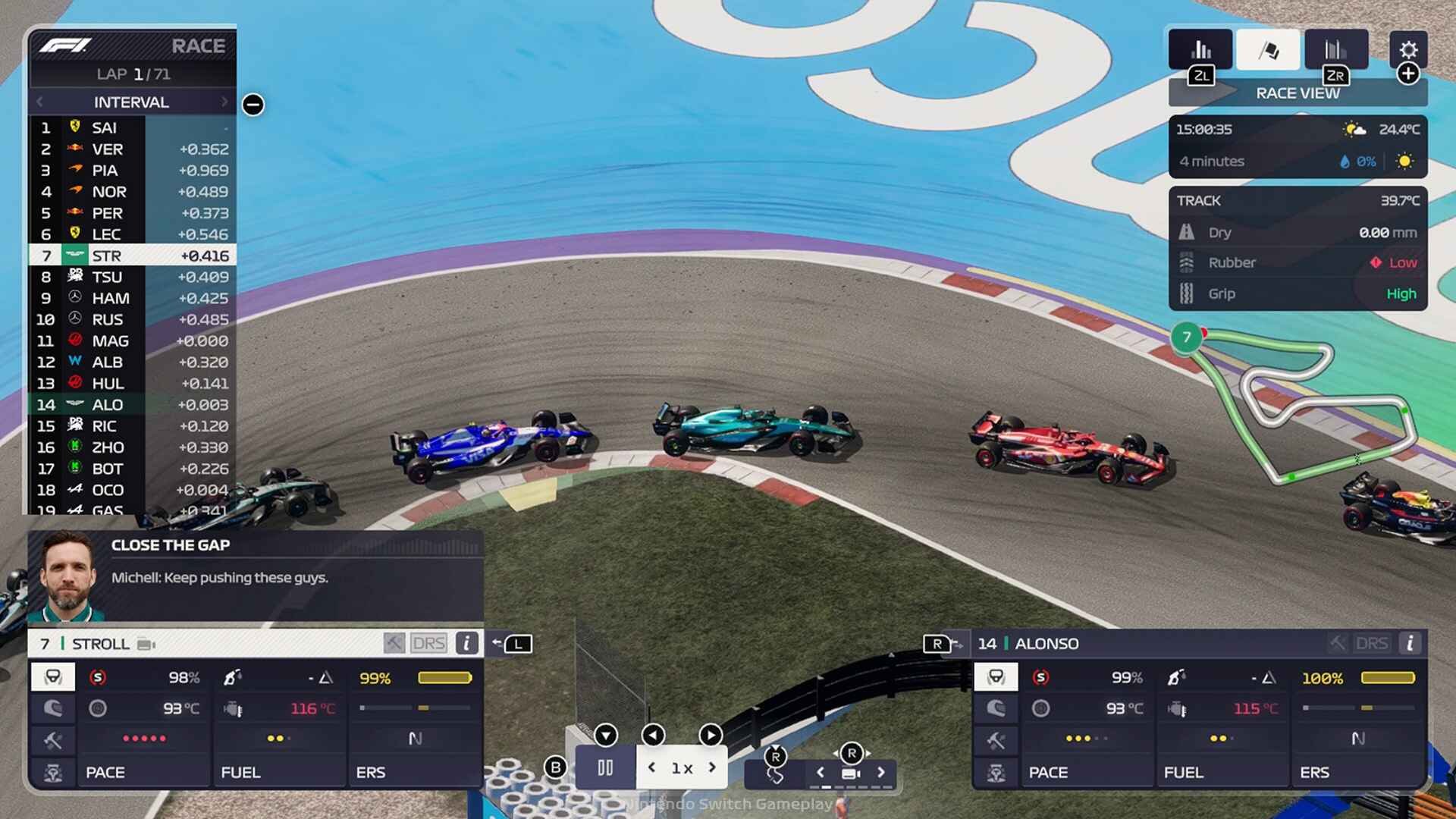Viewport: 1456px width, 819px height.
Task: Switch to the standings tab with ZL icon
Action: [x=1200, y=49]
